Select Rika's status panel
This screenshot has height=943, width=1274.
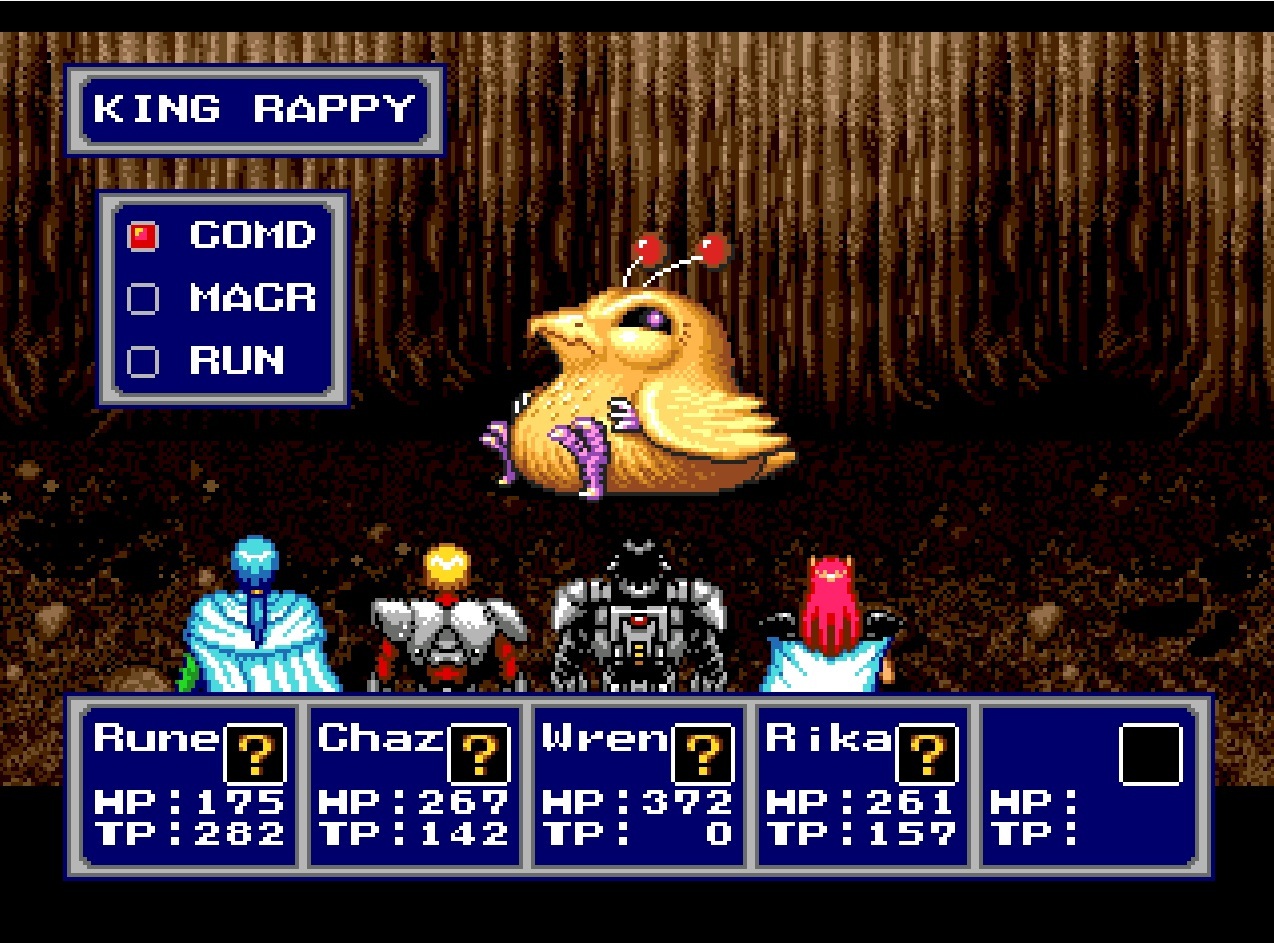(862, 785)
